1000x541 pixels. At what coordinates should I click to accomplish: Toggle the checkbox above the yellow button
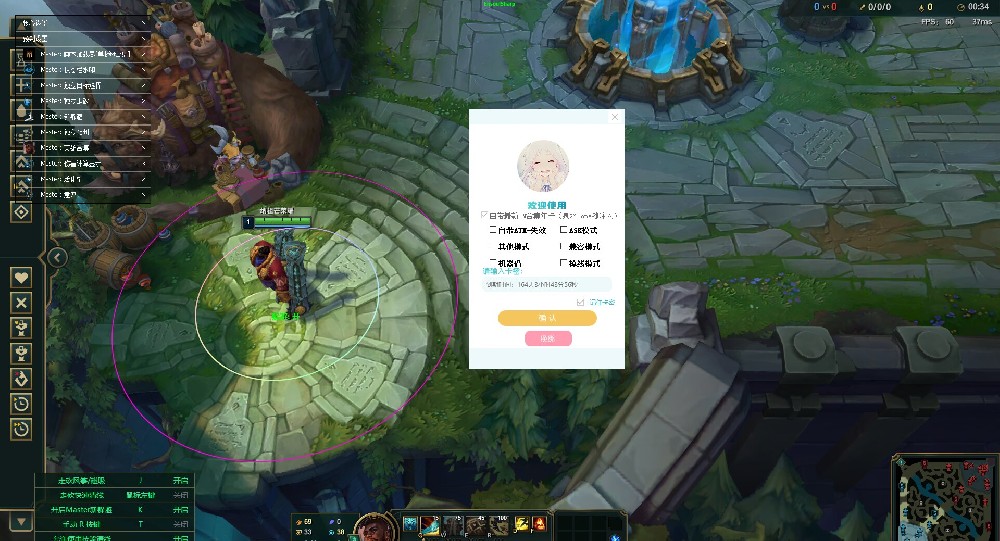[580, 301]
